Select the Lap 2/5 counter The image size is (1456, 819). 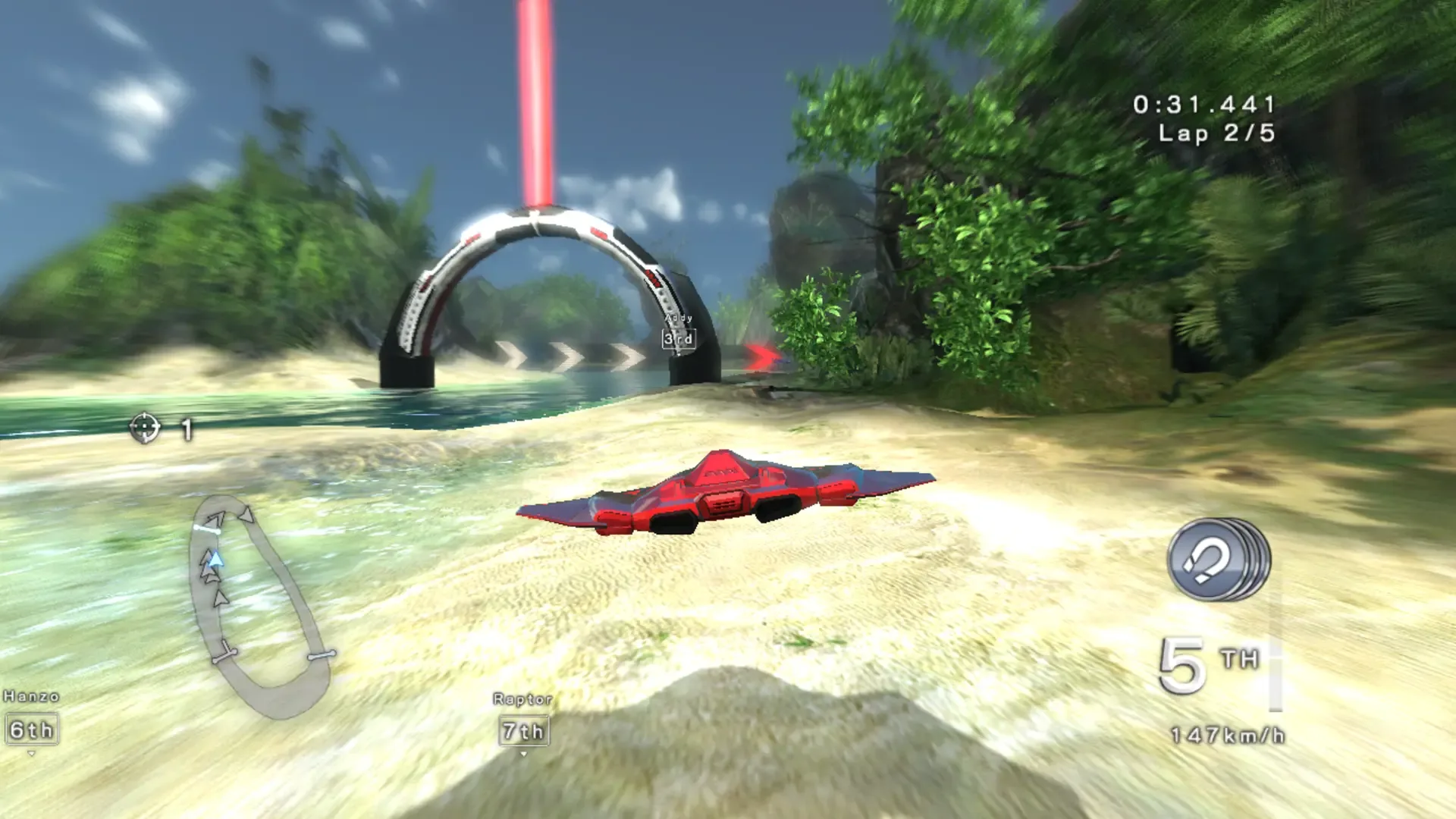point(1219,133)
